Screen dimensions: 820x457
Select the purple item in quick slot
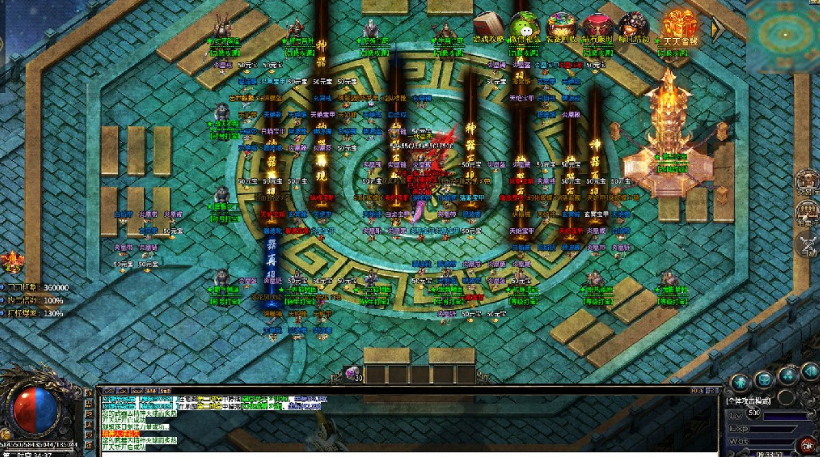point(353,373)
